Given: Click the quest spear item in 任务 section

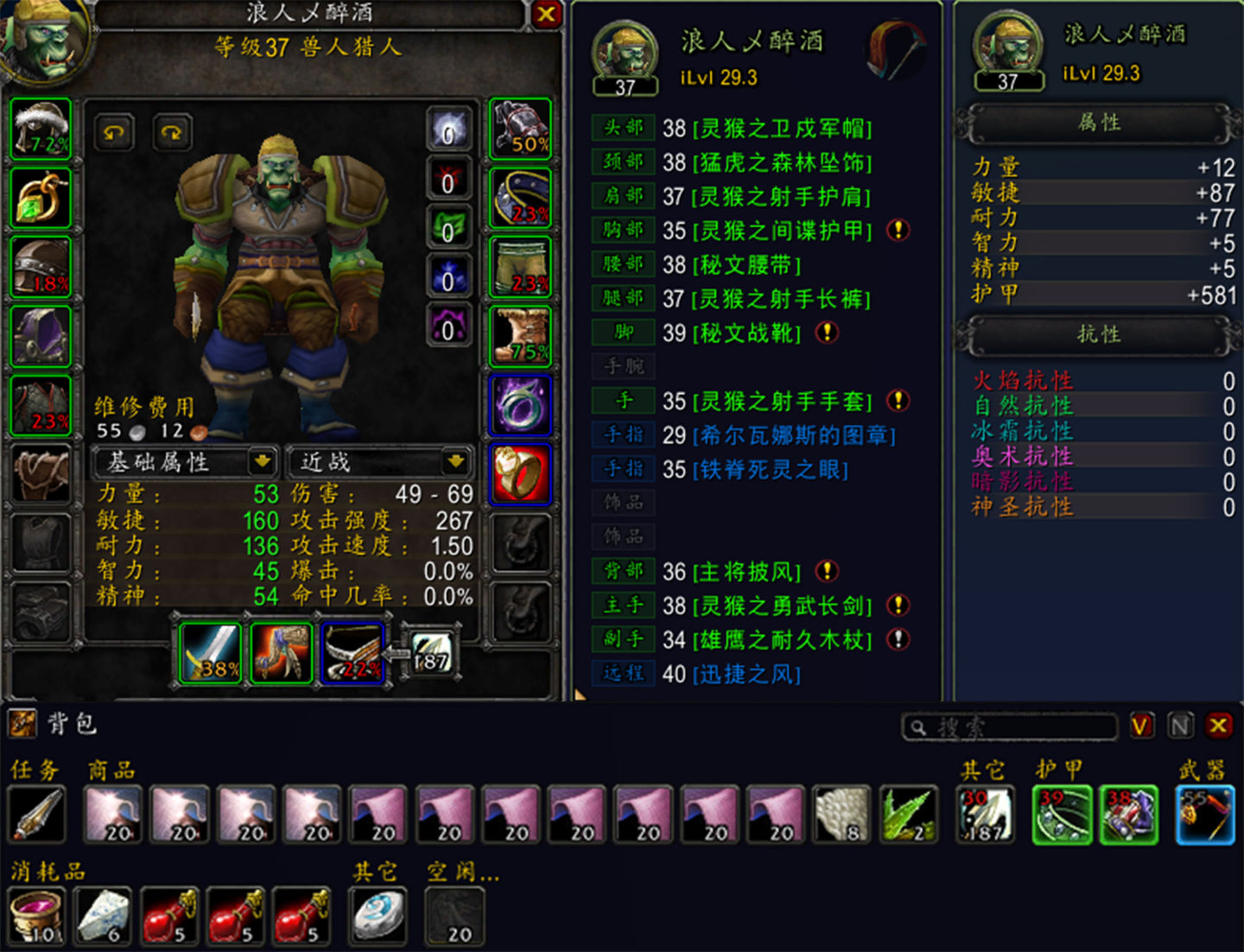Looking at the screenshot, I should tap(36, 812).
